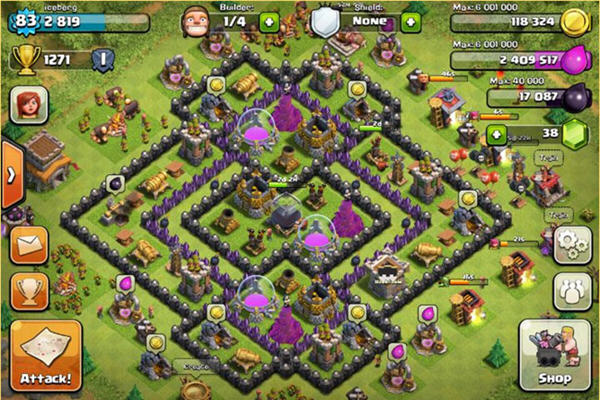Expand the chat arrow tab
600x400 pixels.
(10, 171)
